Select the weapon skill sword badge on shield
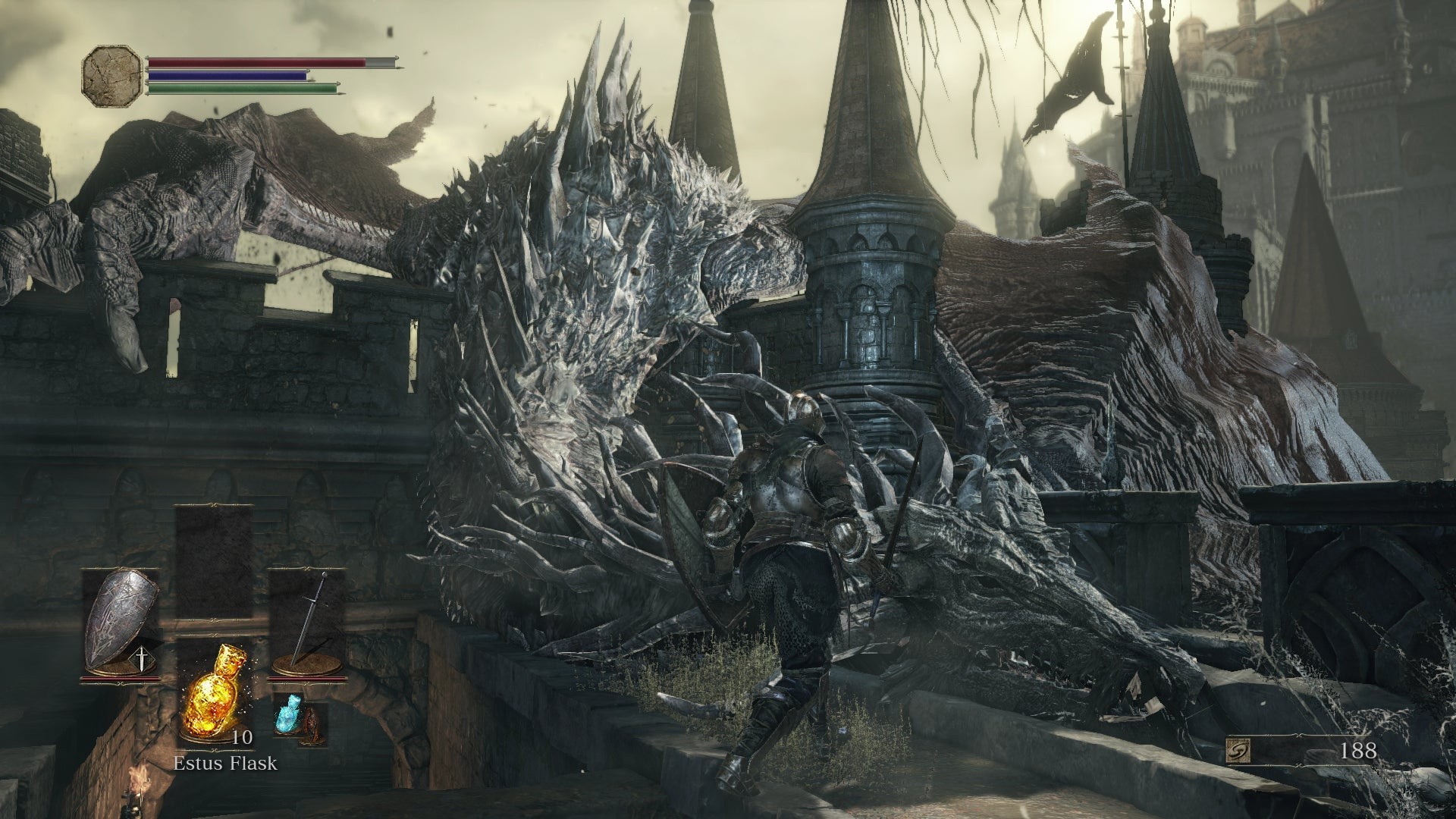 142,658
